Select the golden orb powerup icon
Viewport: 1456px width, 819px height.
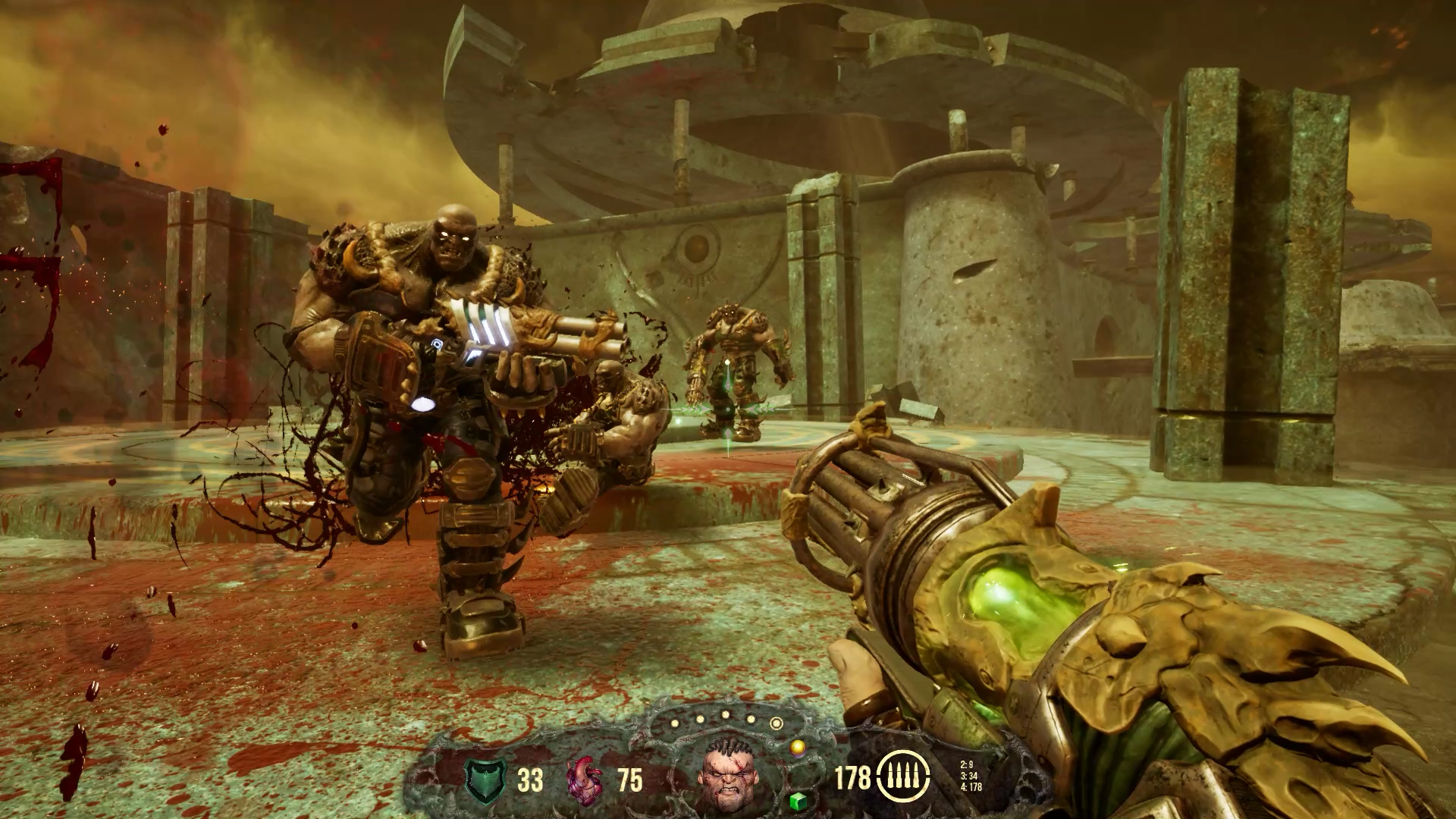797,748
